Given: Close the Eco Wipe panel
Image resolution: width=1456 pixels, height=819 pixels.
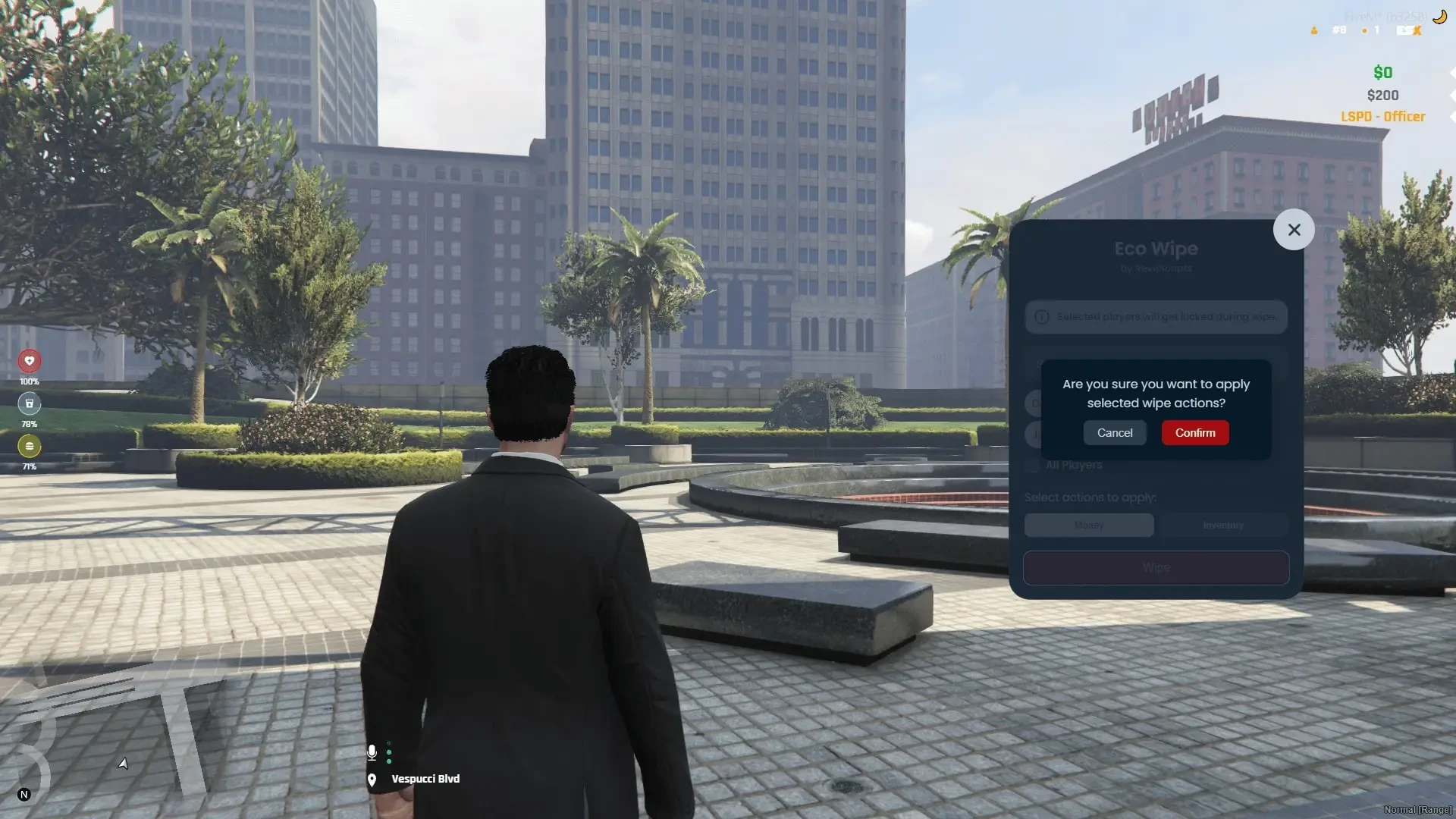Looking at the screenshot, I should click(1294, 230).
